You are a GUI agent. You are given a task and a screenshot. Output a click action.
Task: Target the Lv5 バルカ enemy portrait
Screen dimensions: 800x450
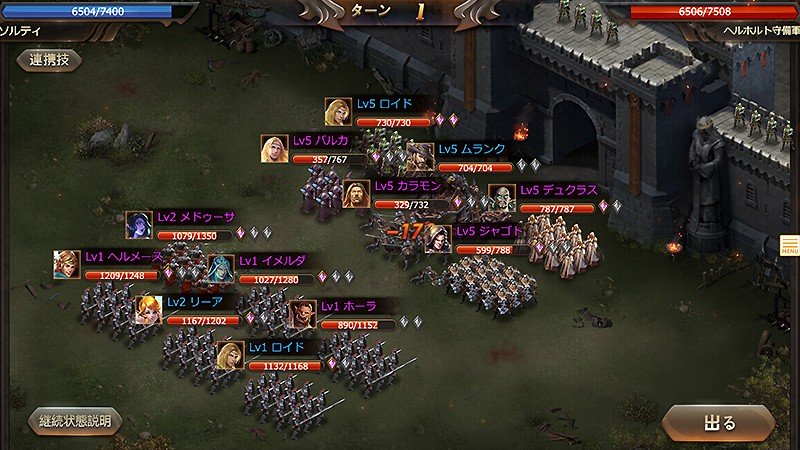(x=274, y=149)
